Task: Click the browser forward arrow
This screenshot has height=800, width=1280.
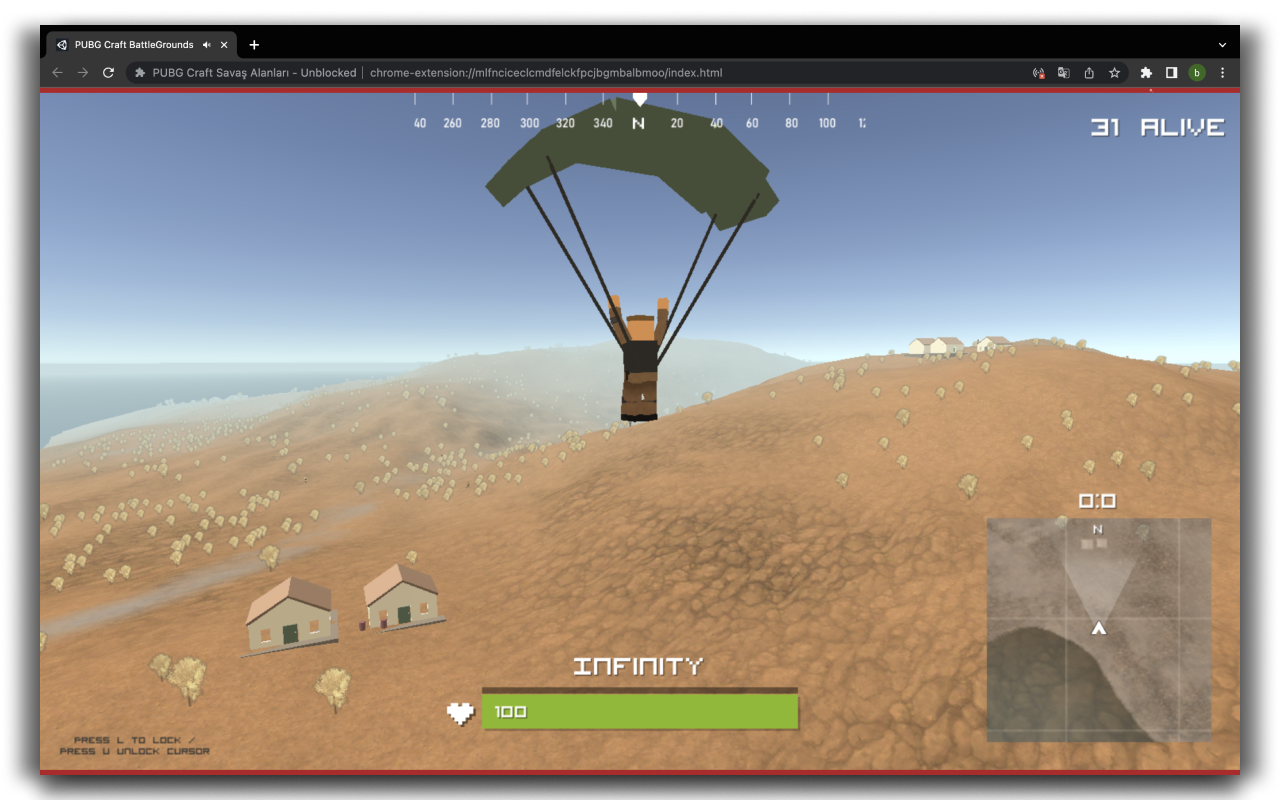Action: point(82,72)
